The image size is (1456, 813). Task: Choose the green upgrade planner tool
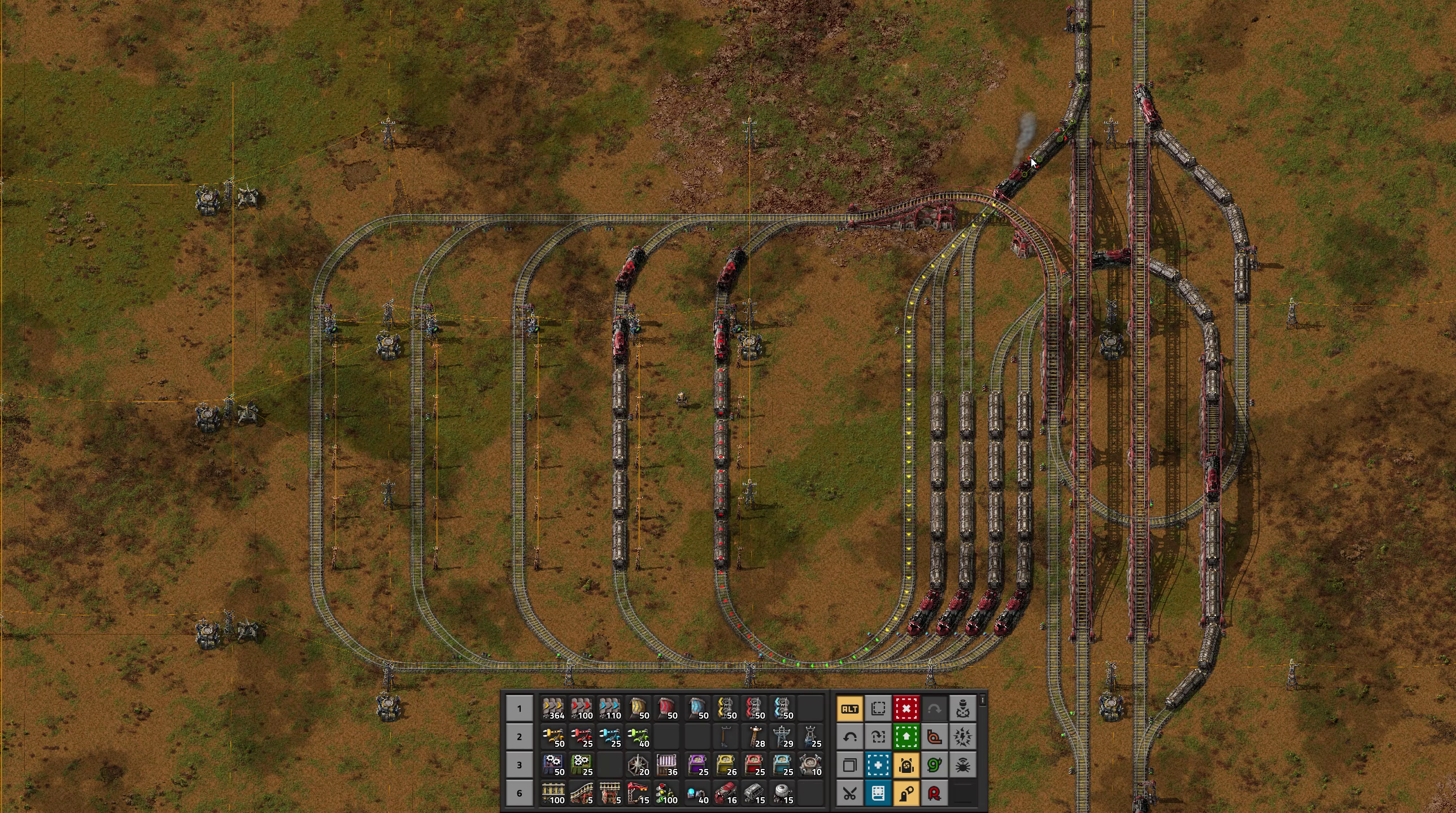click(906, 737)
